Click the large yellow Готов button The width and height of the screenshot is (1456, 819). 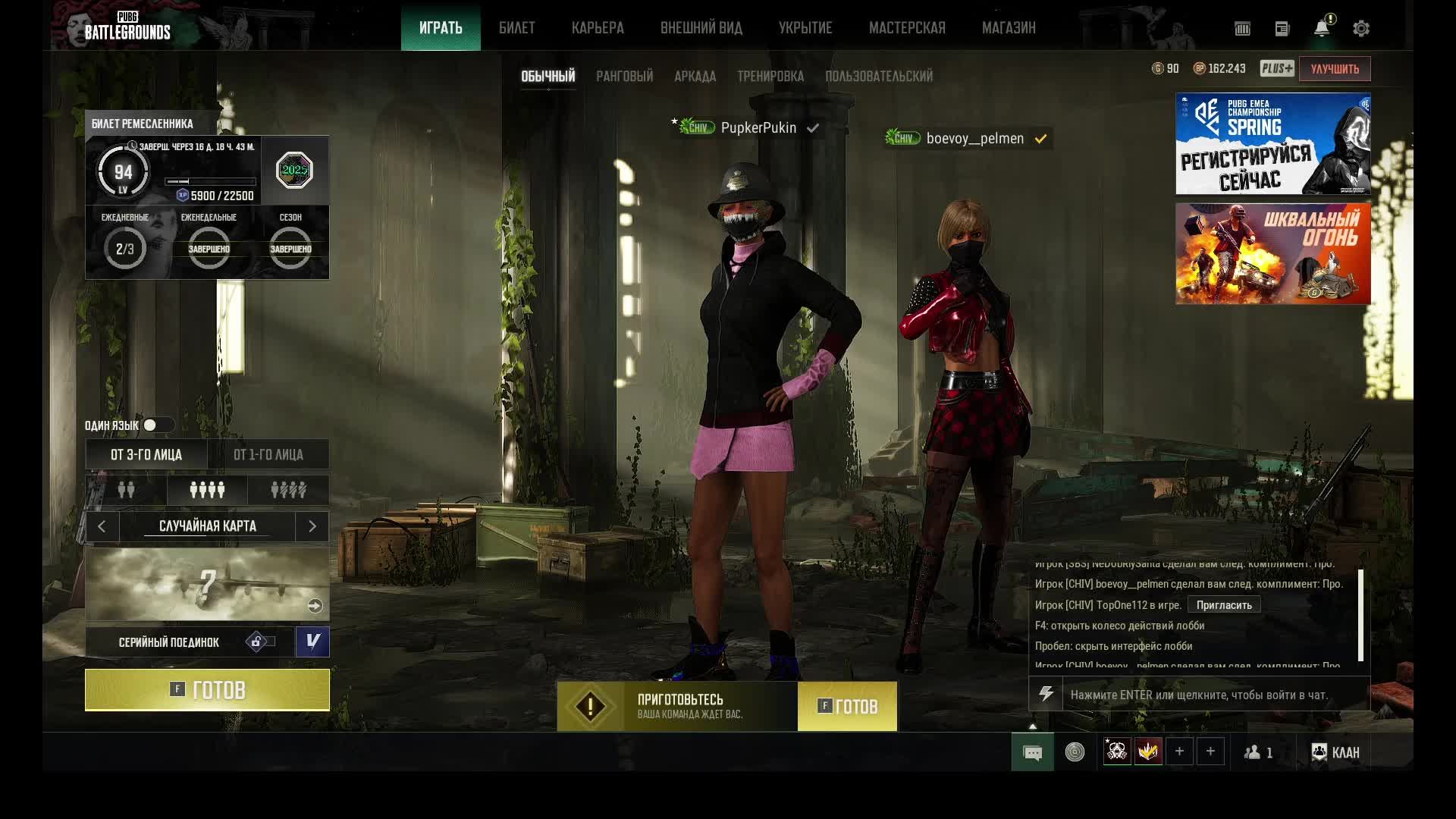207,690
